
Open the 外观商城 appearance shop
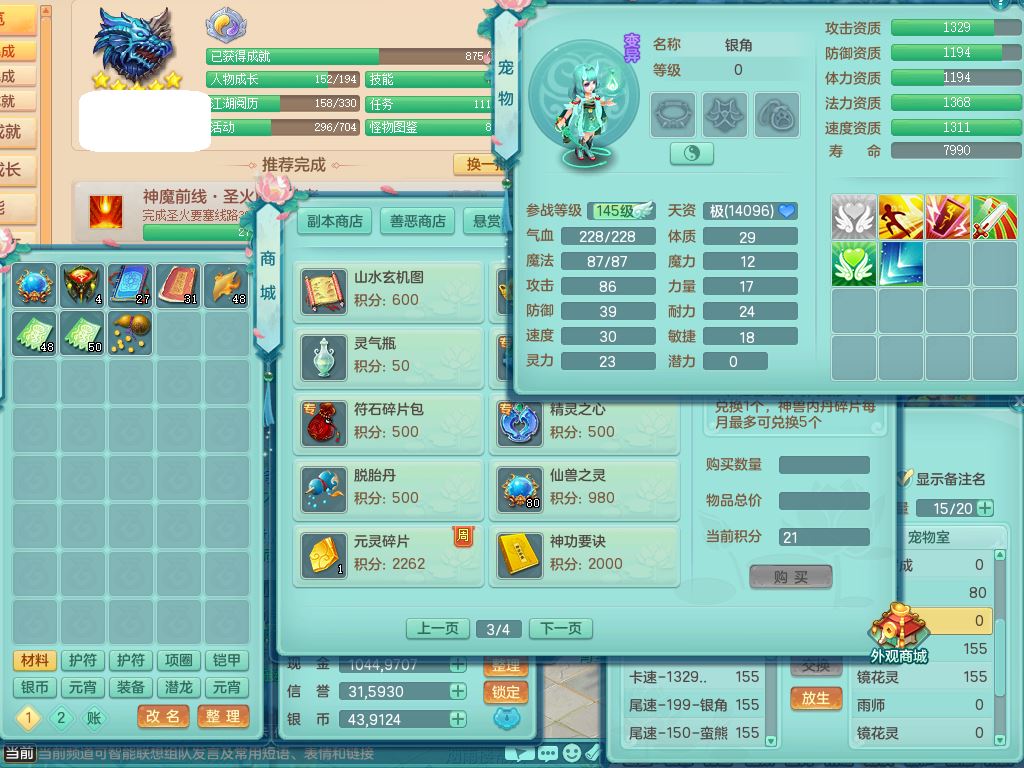pos(898,636)
